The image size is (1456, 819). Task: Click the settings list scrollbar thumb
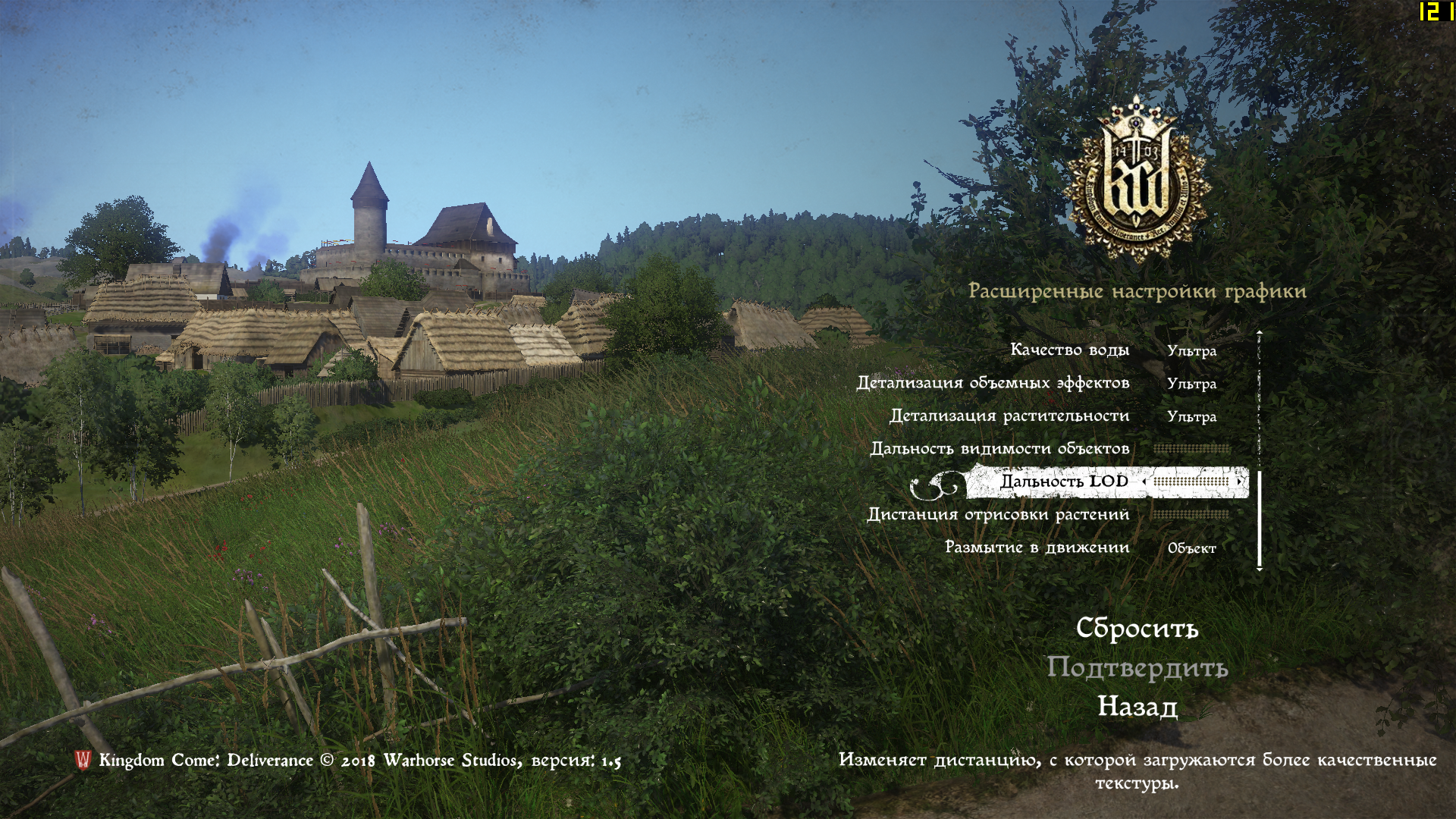(1260, 519)
